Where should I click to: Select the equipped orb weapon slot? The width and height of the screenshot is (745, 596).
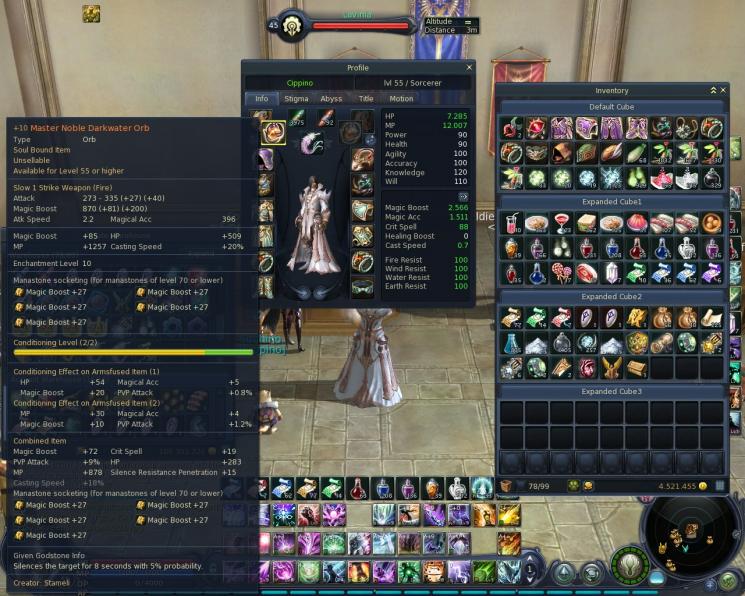pos(272,132)
